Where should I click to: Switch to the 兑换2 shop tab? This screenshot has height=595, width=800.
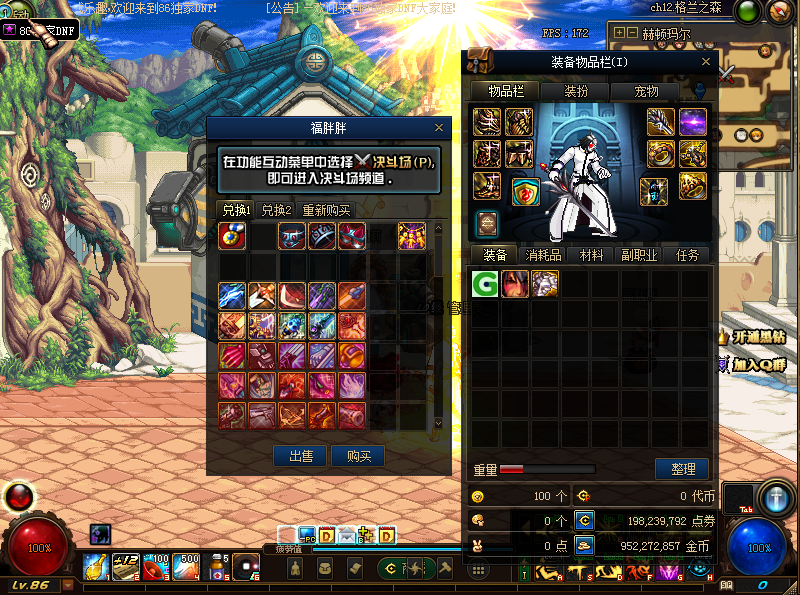[276, 210]
